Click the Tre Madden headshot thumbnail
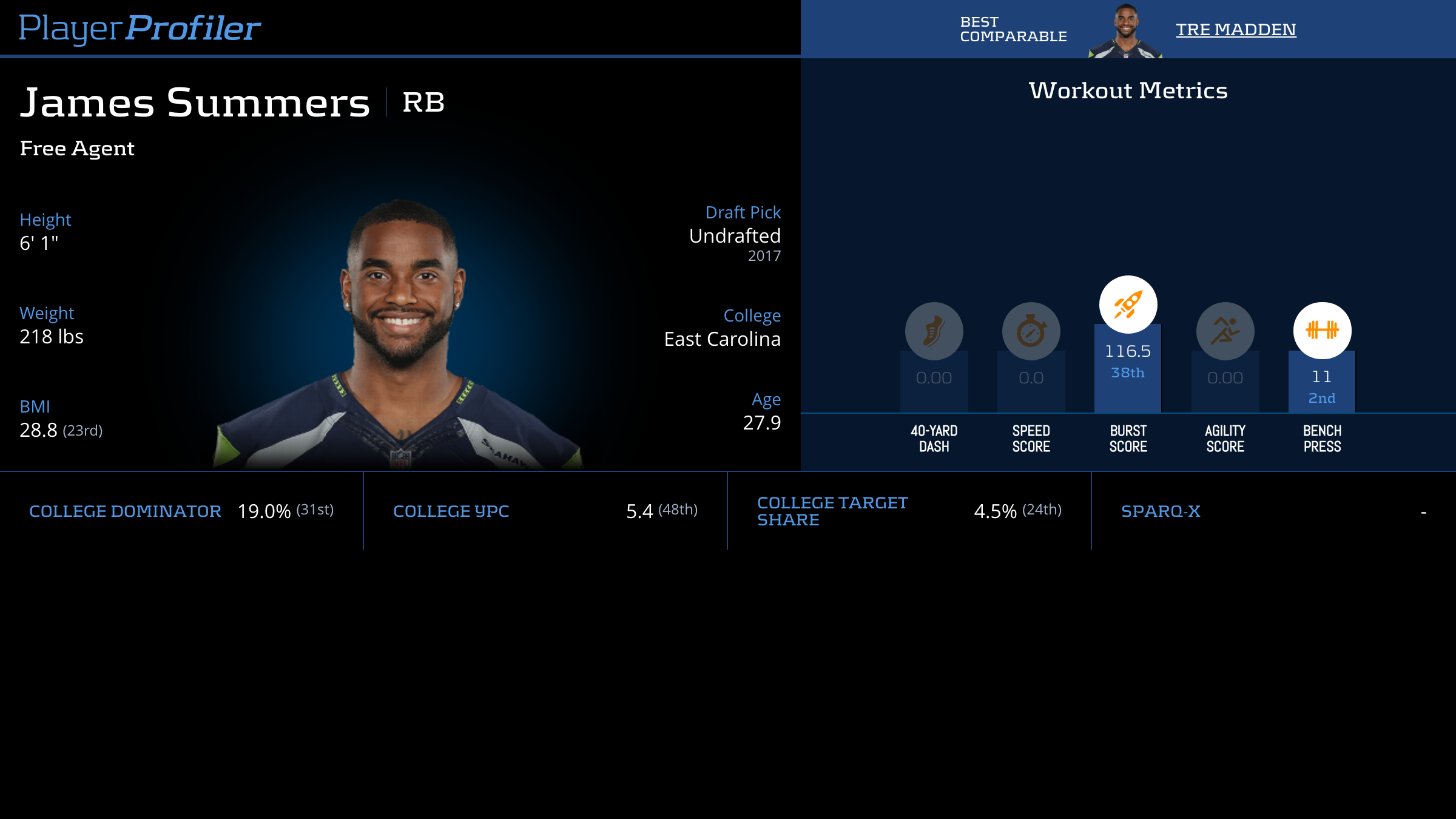 coord(1125,32)
